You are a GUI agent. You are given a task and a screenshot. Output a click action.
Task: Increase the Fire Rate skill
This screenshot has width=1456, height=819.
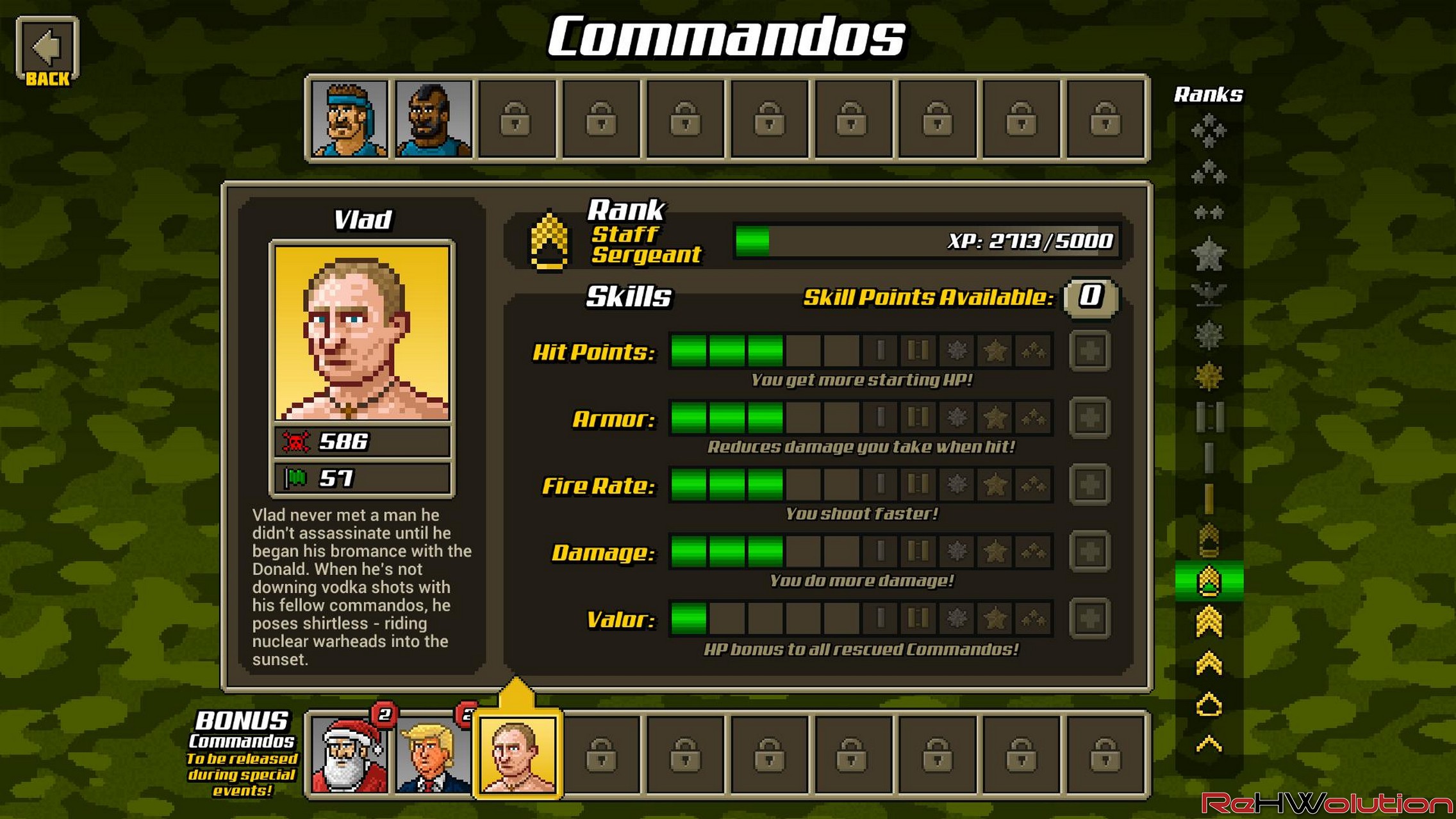1089,484
